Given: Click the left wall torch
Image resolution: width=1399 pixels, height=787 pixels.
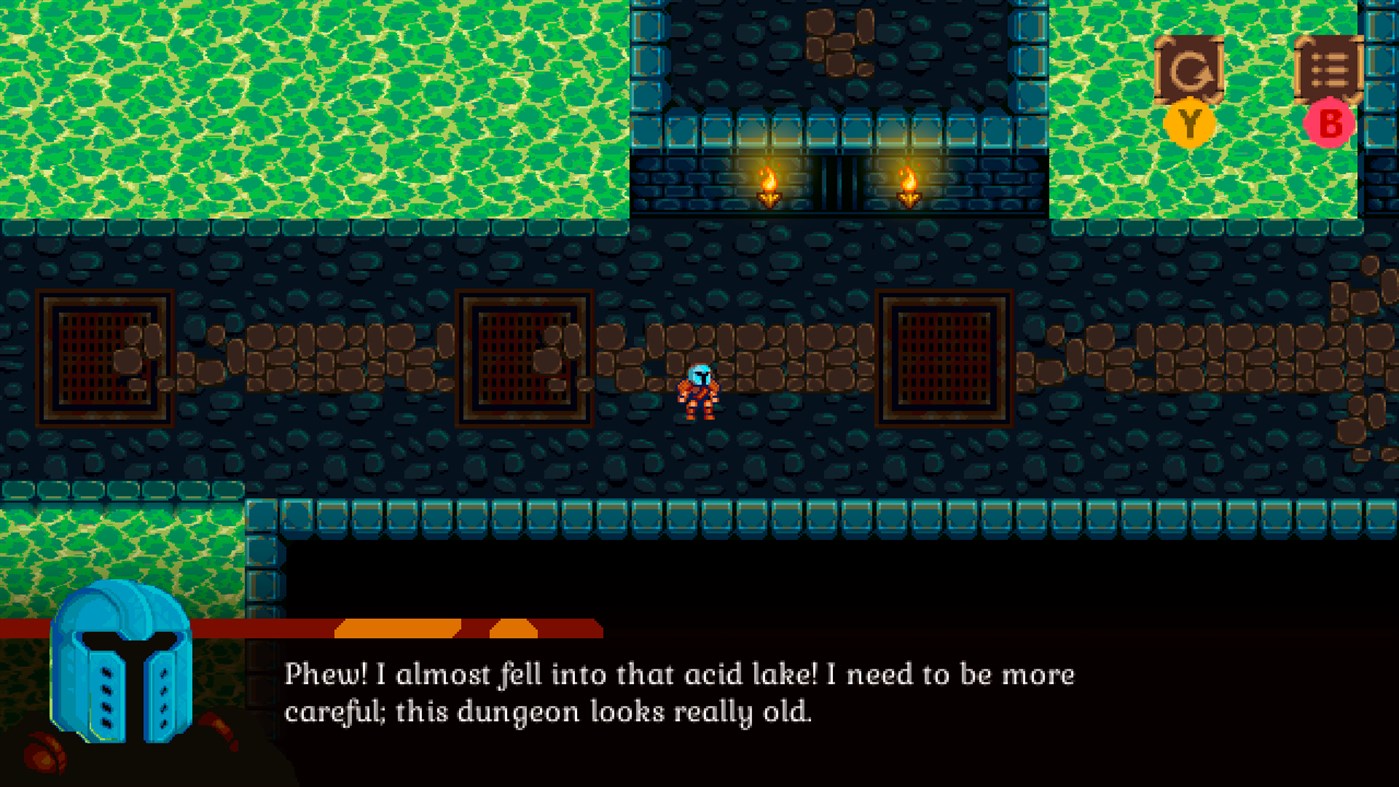Looking at the screenshot, I should 768,185.
